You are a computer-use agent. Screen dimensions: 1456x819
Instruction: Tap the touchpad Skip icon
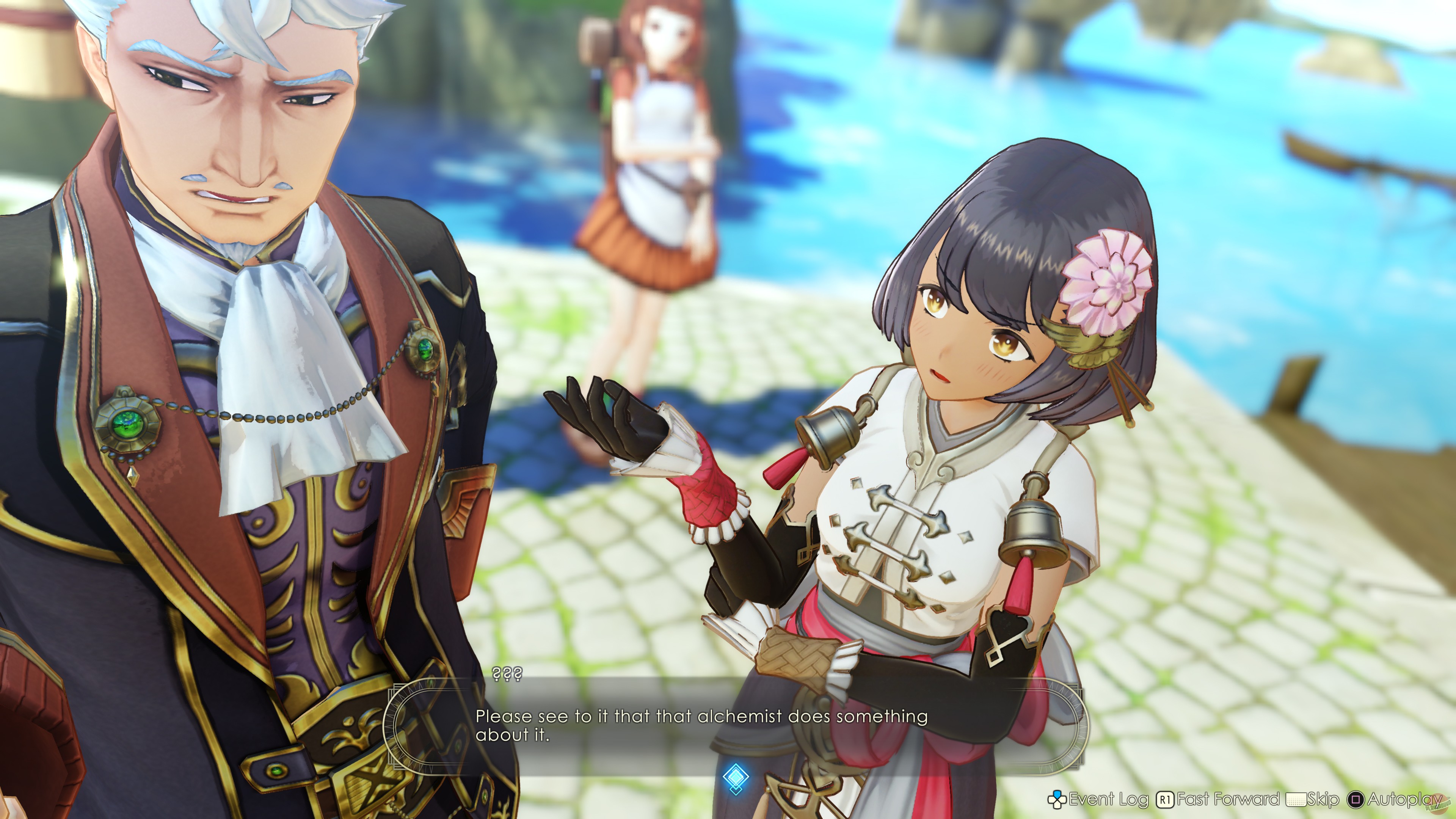click(1297, 799)
